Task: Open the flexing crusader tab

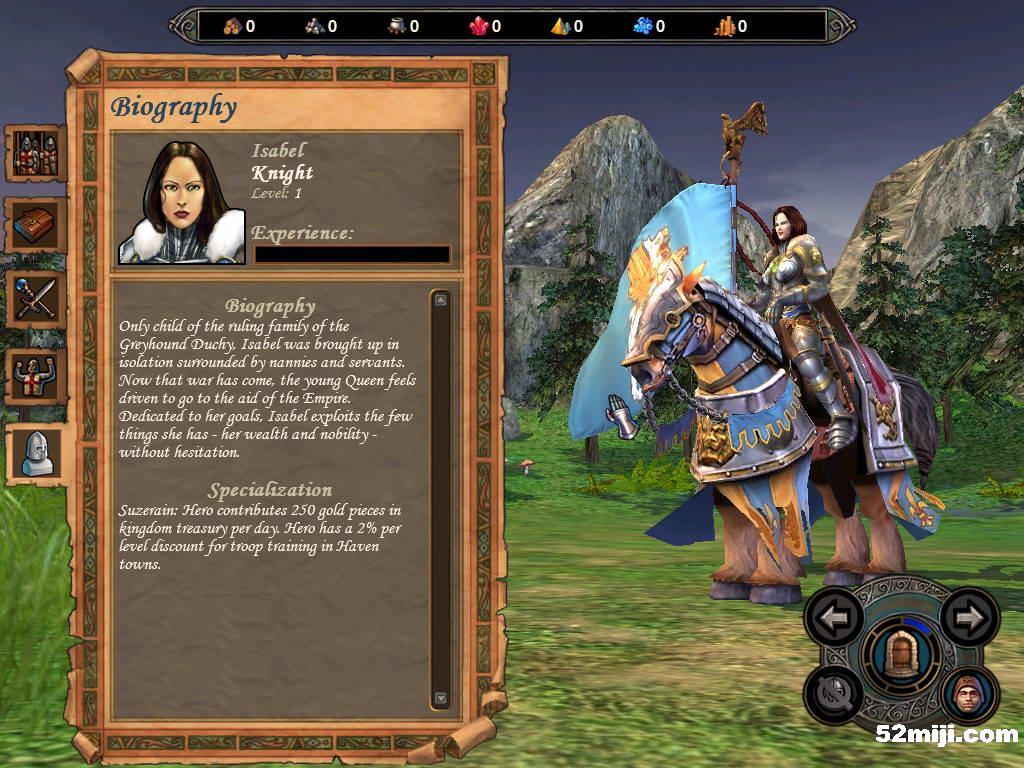Action: coord(36,376)
